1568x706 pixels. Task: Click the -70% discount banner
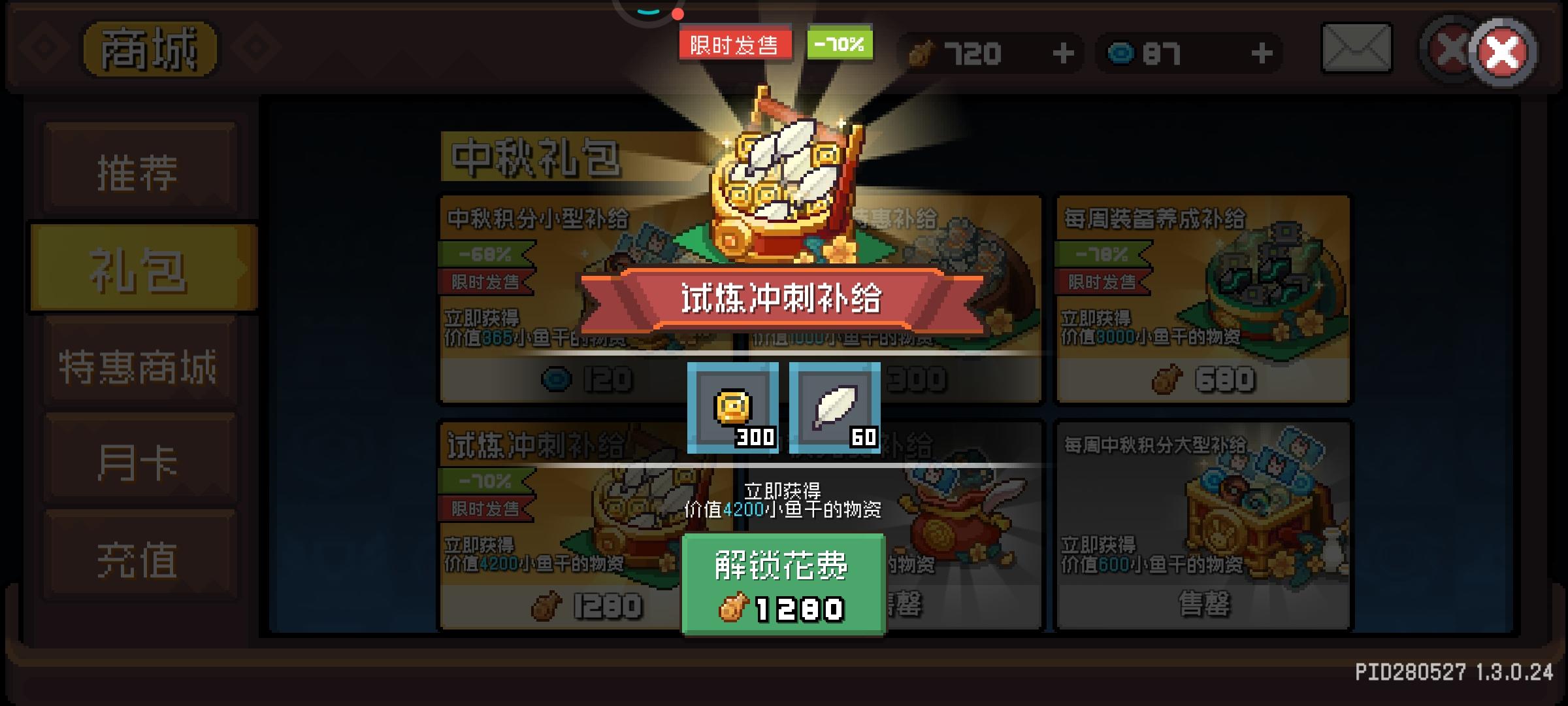pyautogui.click(x=840, y=44)
